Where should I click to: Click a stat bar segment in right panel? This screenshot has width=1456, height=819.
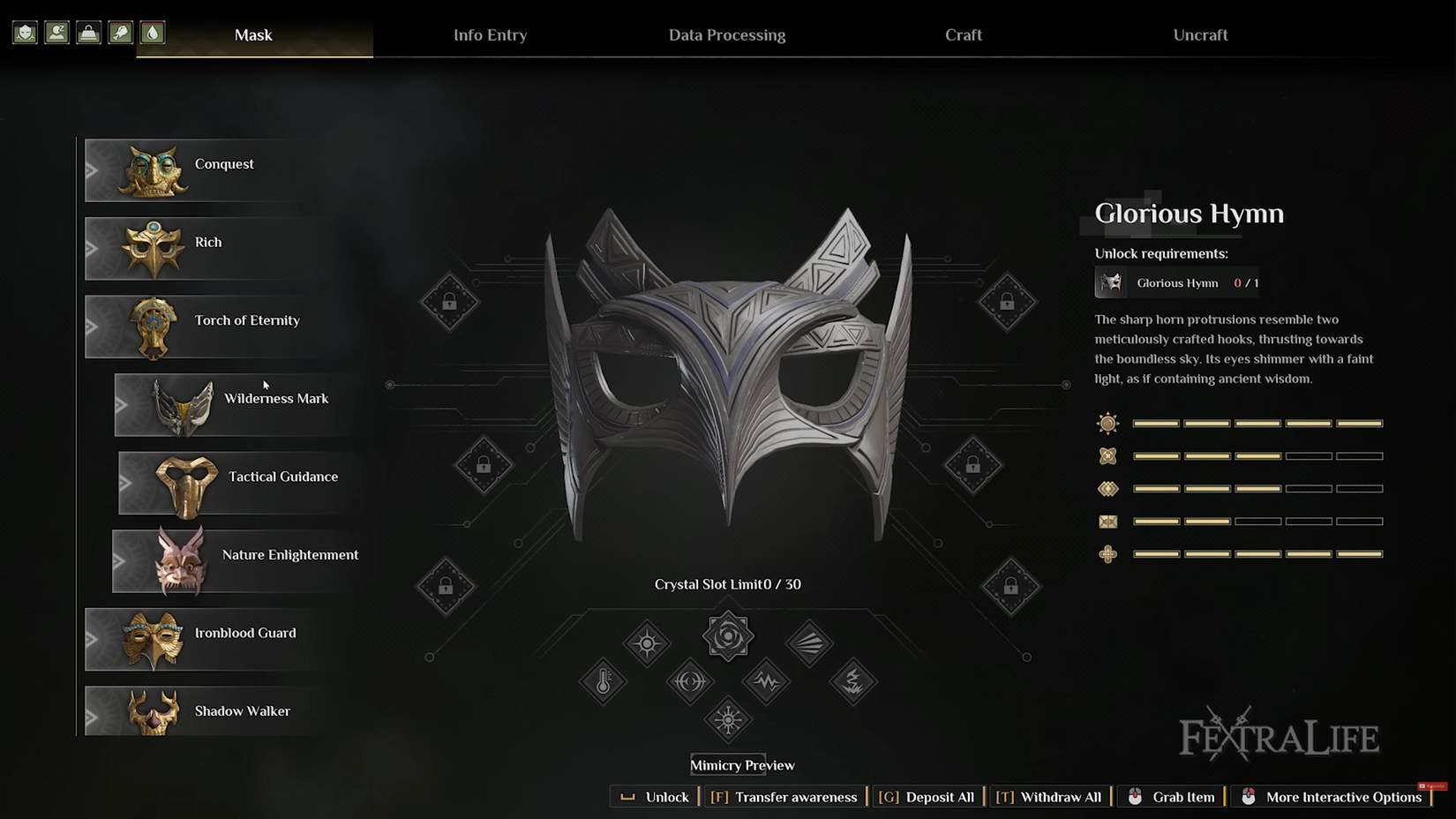click(1154, 423)
